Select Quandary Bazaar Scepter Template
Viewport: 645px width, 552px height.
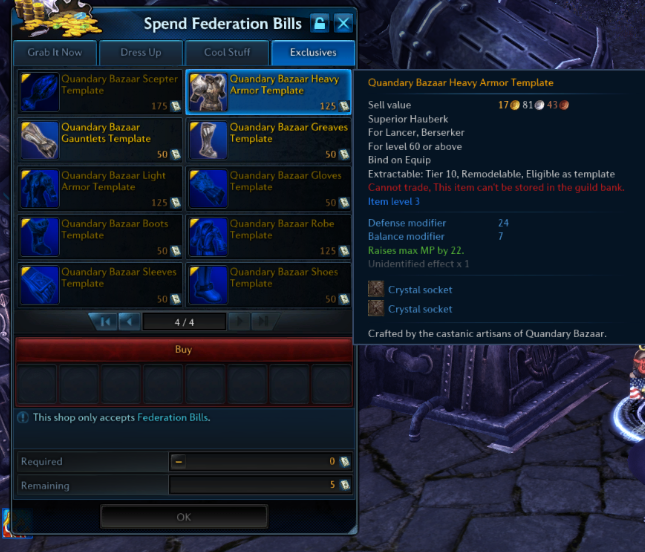click(x=100, y=92)
